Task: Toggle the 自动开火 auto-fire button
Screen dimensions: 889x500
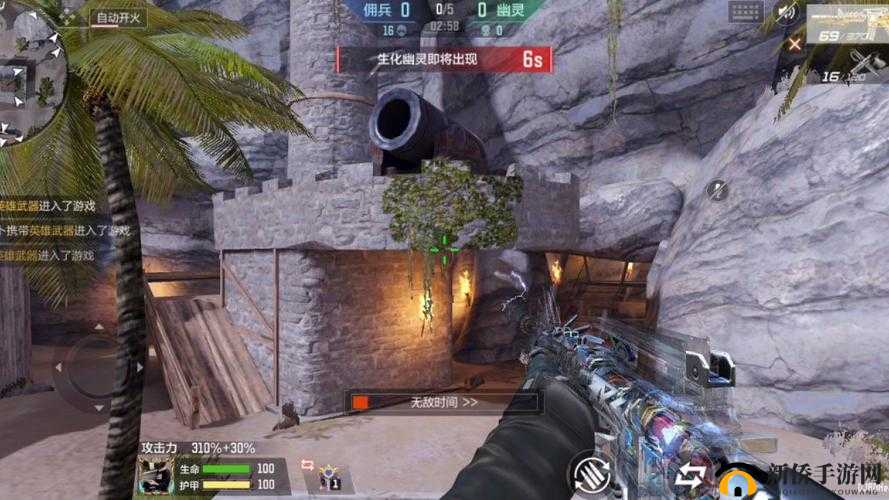Action: pos(118,17)
